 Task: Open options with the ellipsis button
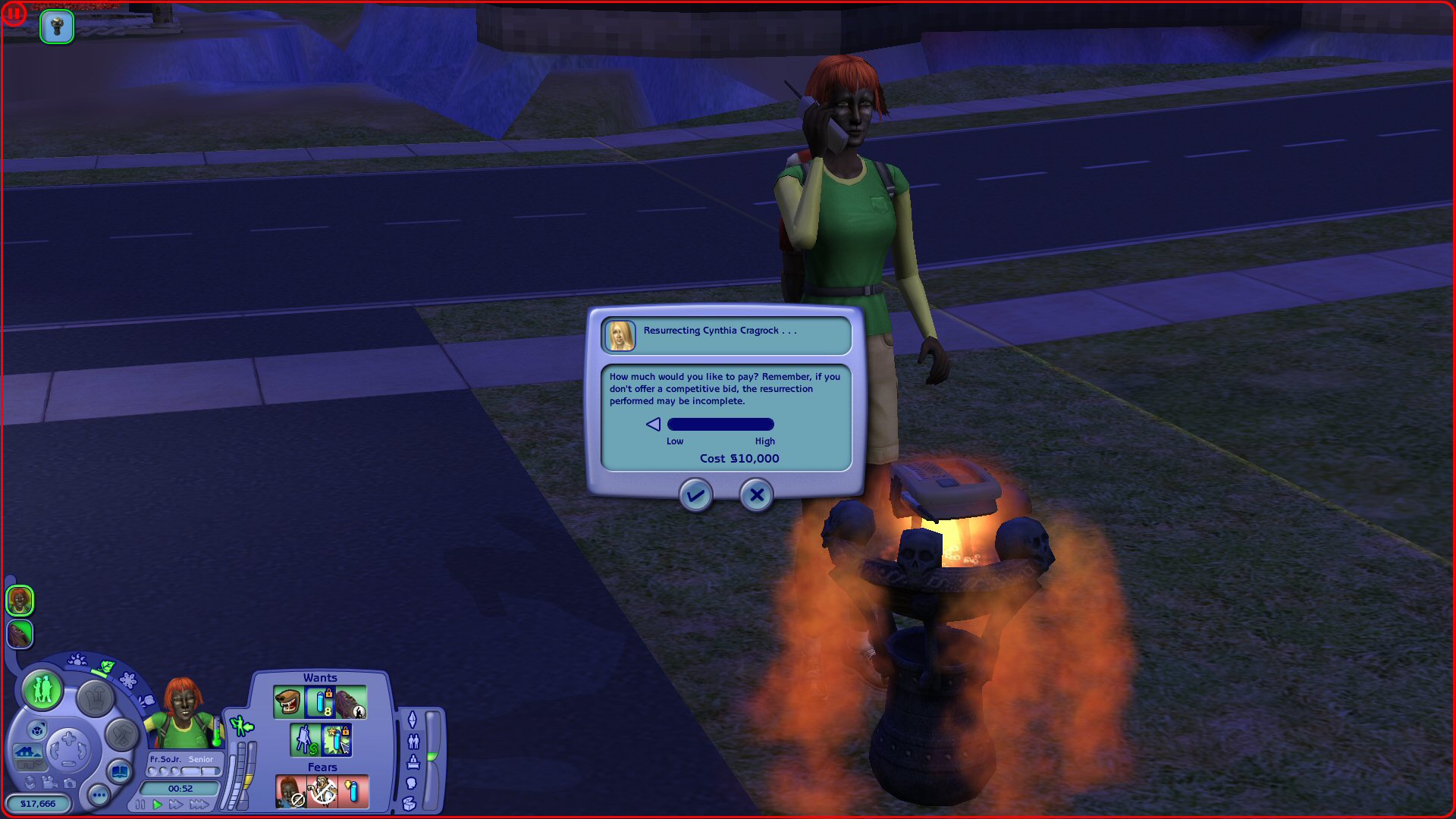pyautogui.click(x=98, y=796)
